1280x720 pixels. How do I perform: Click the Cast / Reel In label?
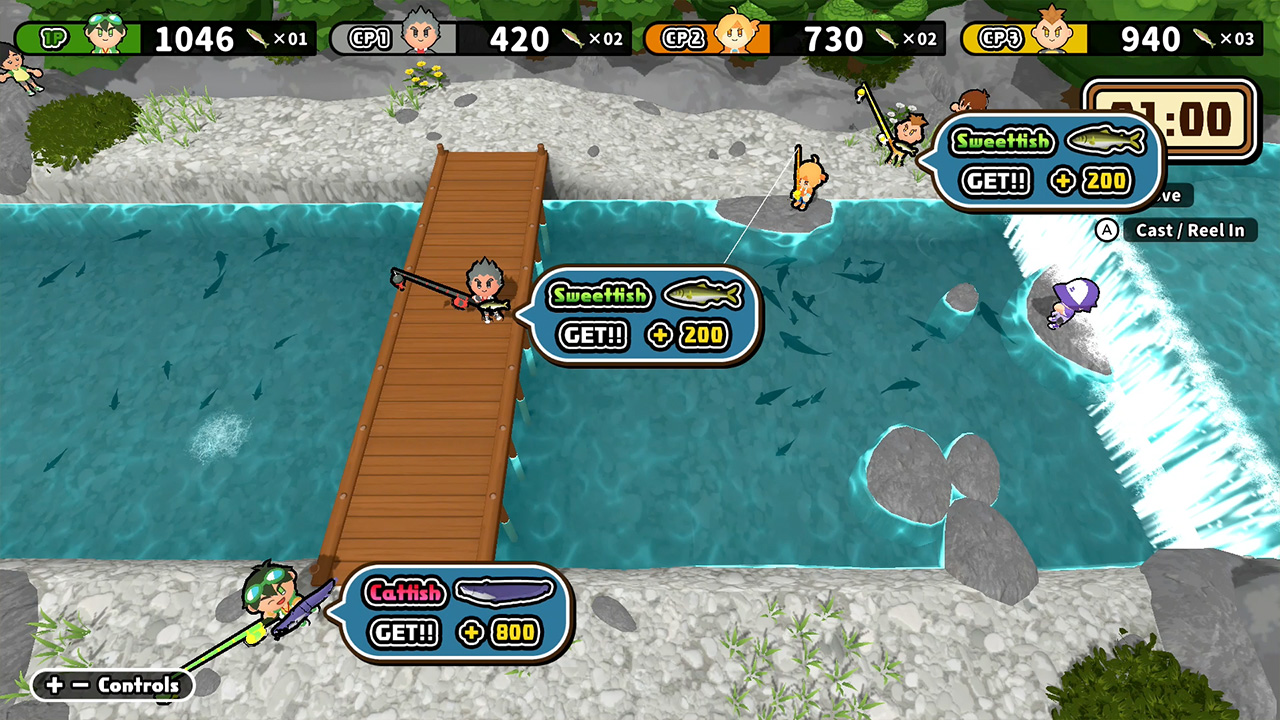click(1190, 230)
